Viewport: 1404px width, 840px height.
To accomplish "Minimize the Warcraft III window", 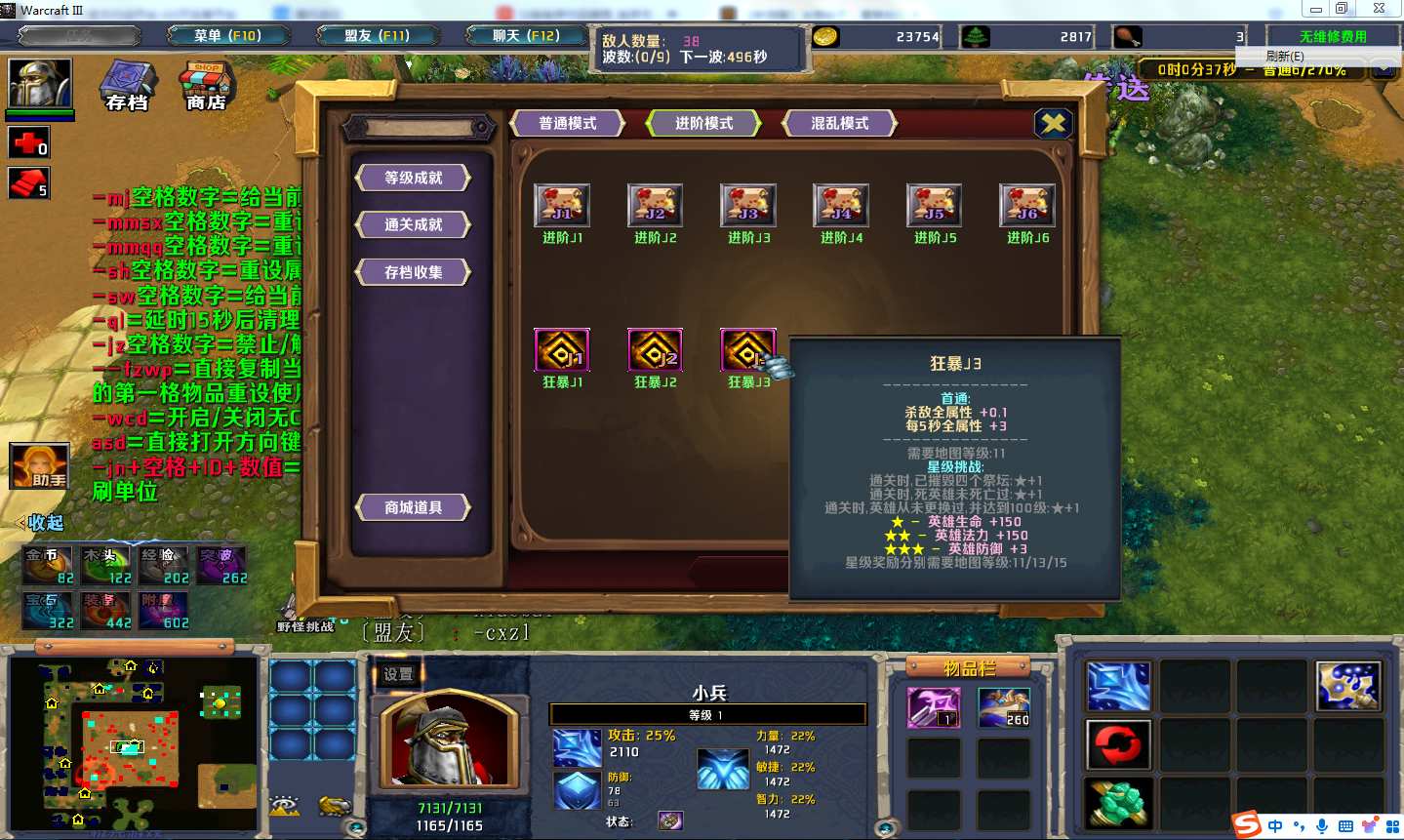I will click(1316, 9).
